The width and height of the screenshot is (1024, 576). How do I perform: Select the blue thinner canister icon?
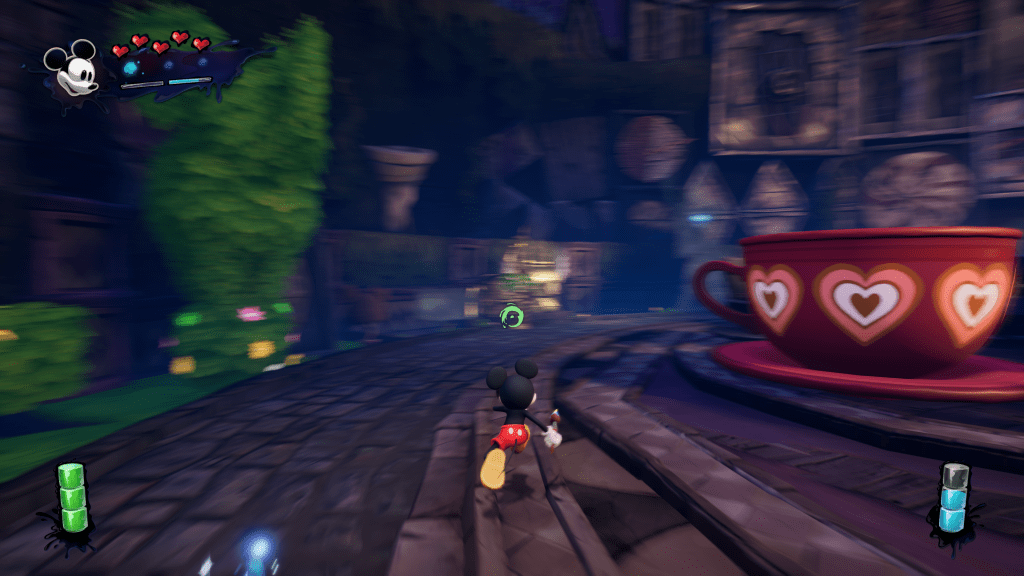(x=953, y=497)
